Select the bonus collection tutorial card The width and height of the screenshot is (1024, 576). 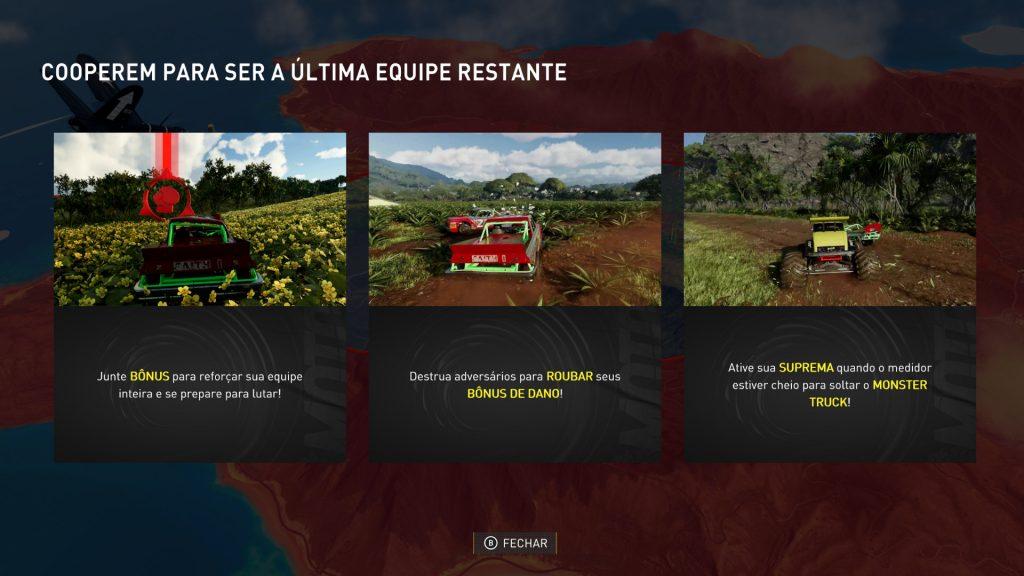pyautogui.click(x=200, y=297)
